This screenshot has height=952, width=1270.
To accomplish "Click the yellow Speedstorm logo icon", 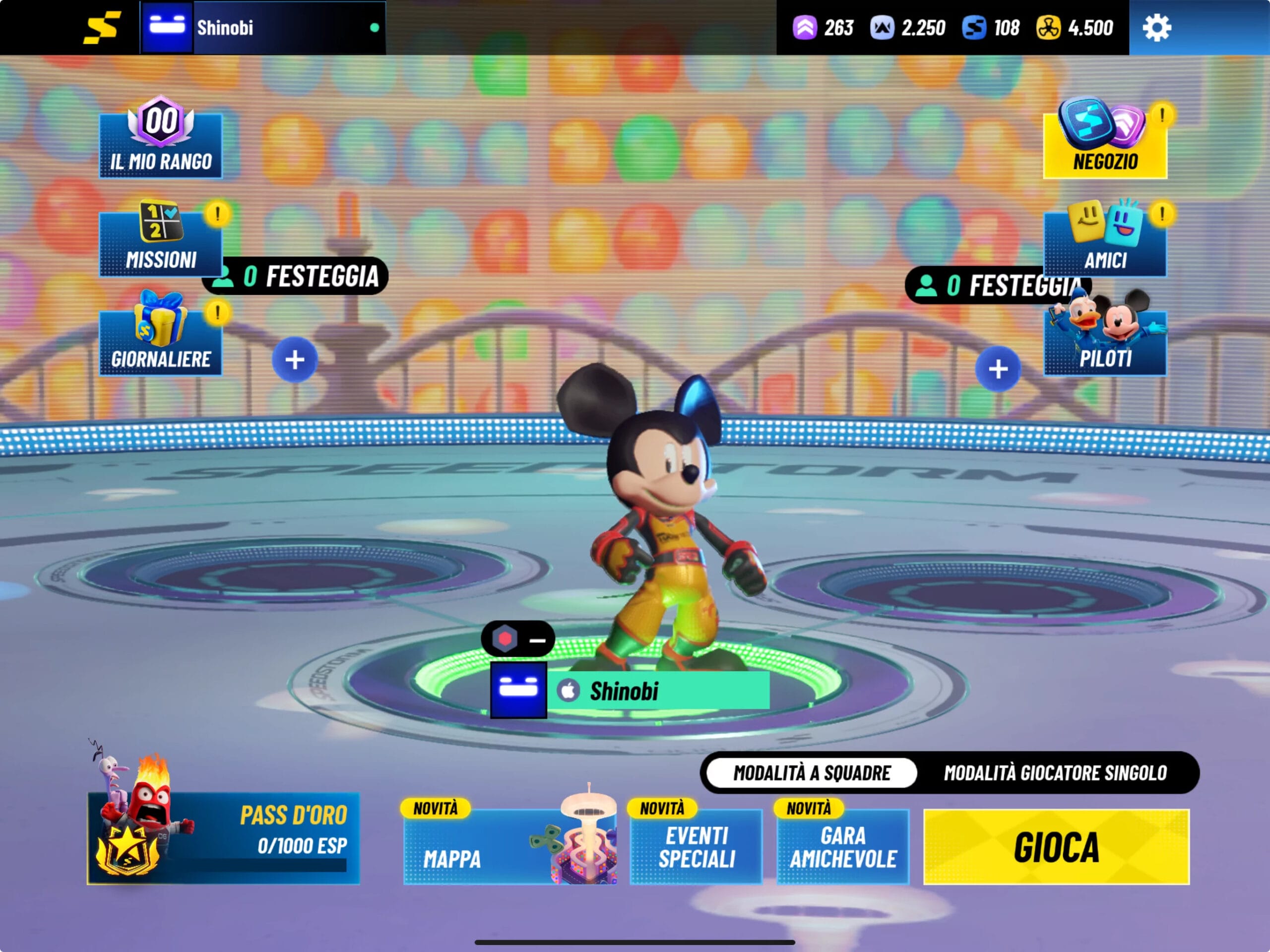I will (102, 28).
